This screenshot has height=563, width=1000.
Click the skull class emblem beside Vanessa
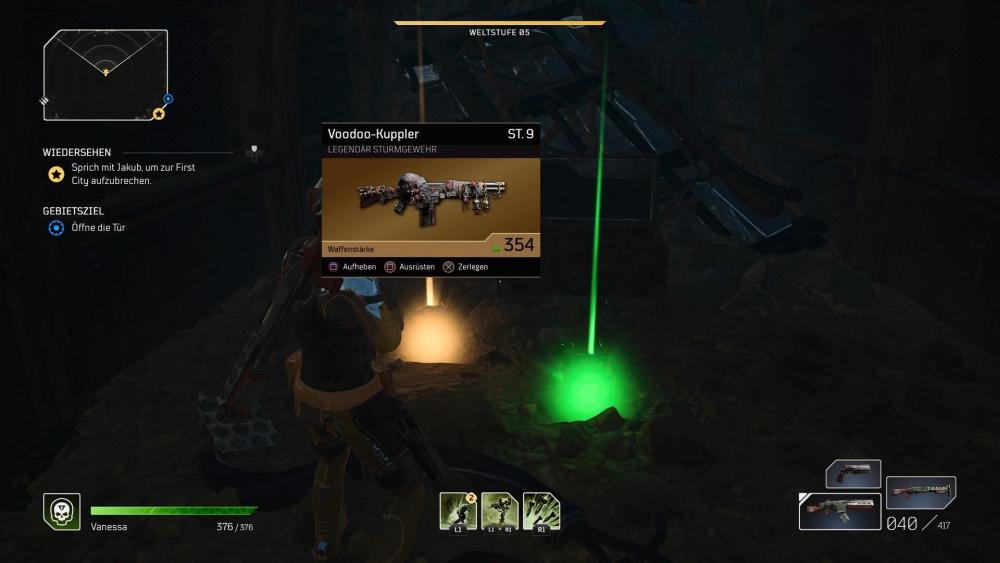[x=62, y=512]
